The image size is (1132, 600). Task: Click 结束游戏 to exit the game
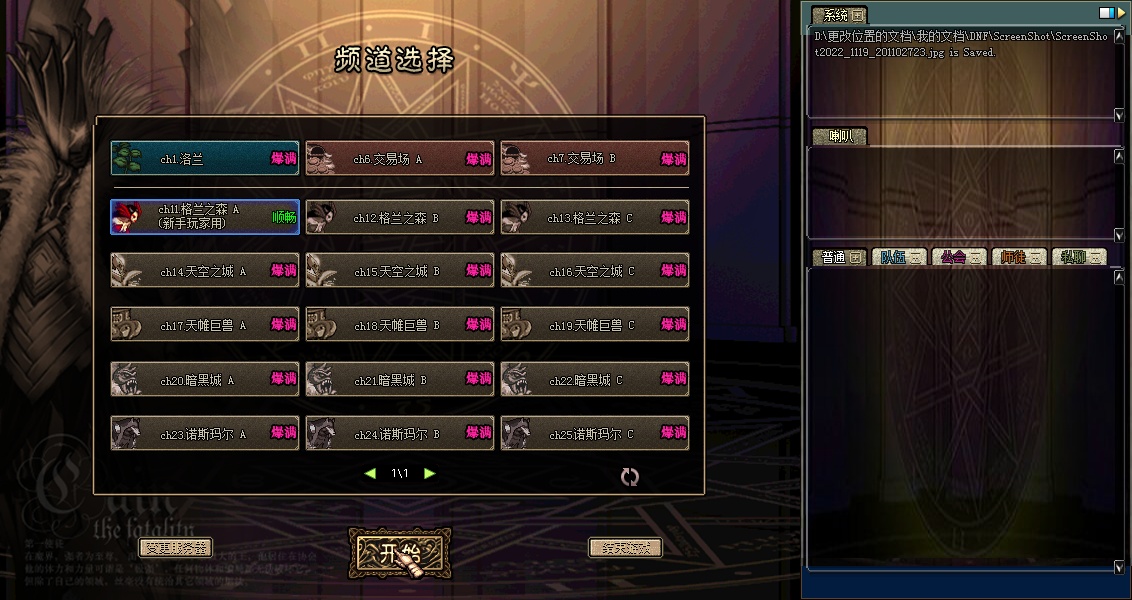click(x=625, y=548)
